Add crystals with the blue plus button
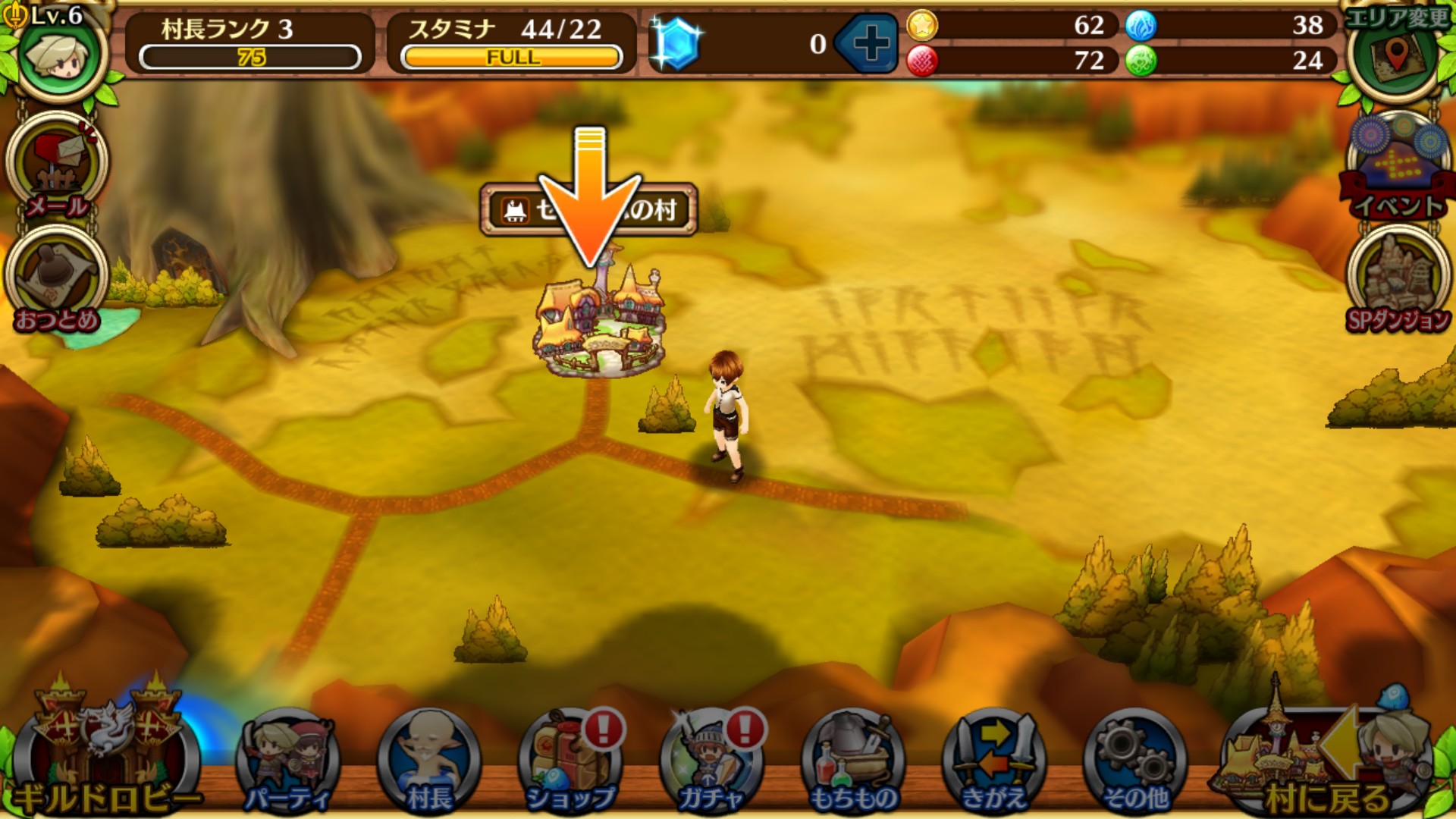 [x=870, y=43]
